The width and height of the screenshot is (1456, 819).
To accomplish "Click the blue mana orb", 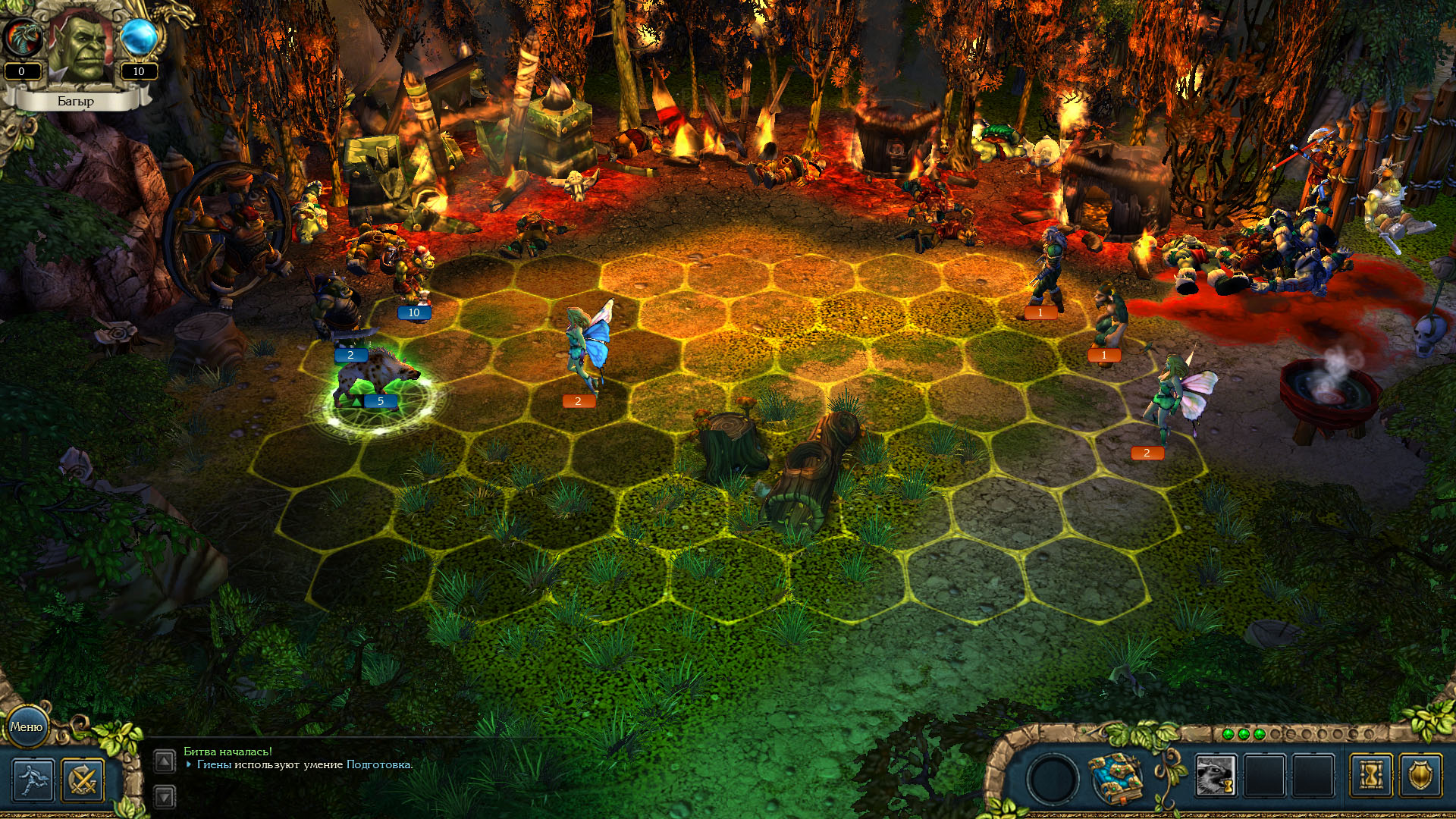I will tap(139, 38).
